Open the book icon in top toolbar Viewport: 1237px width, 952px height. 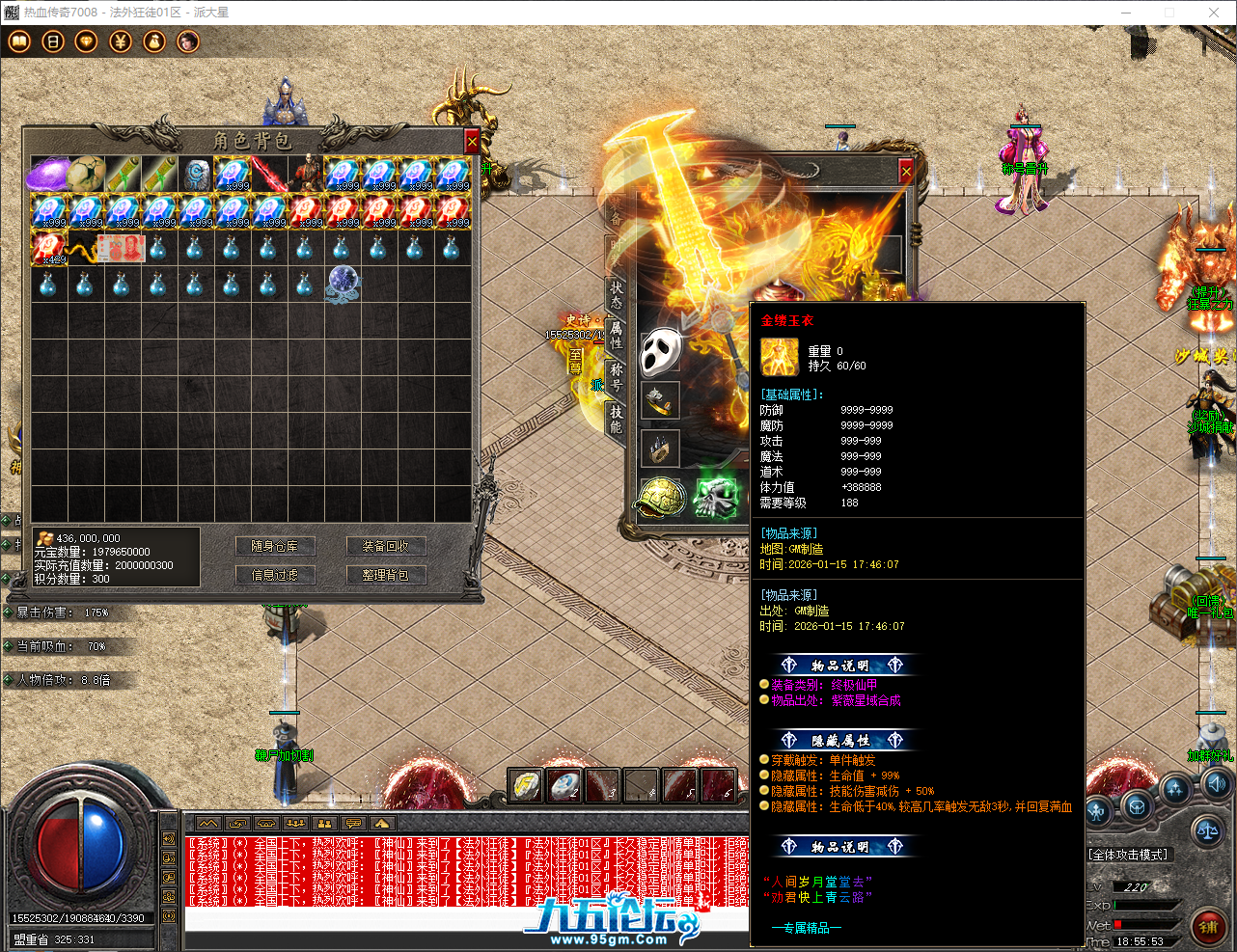(x=19, y=41)
